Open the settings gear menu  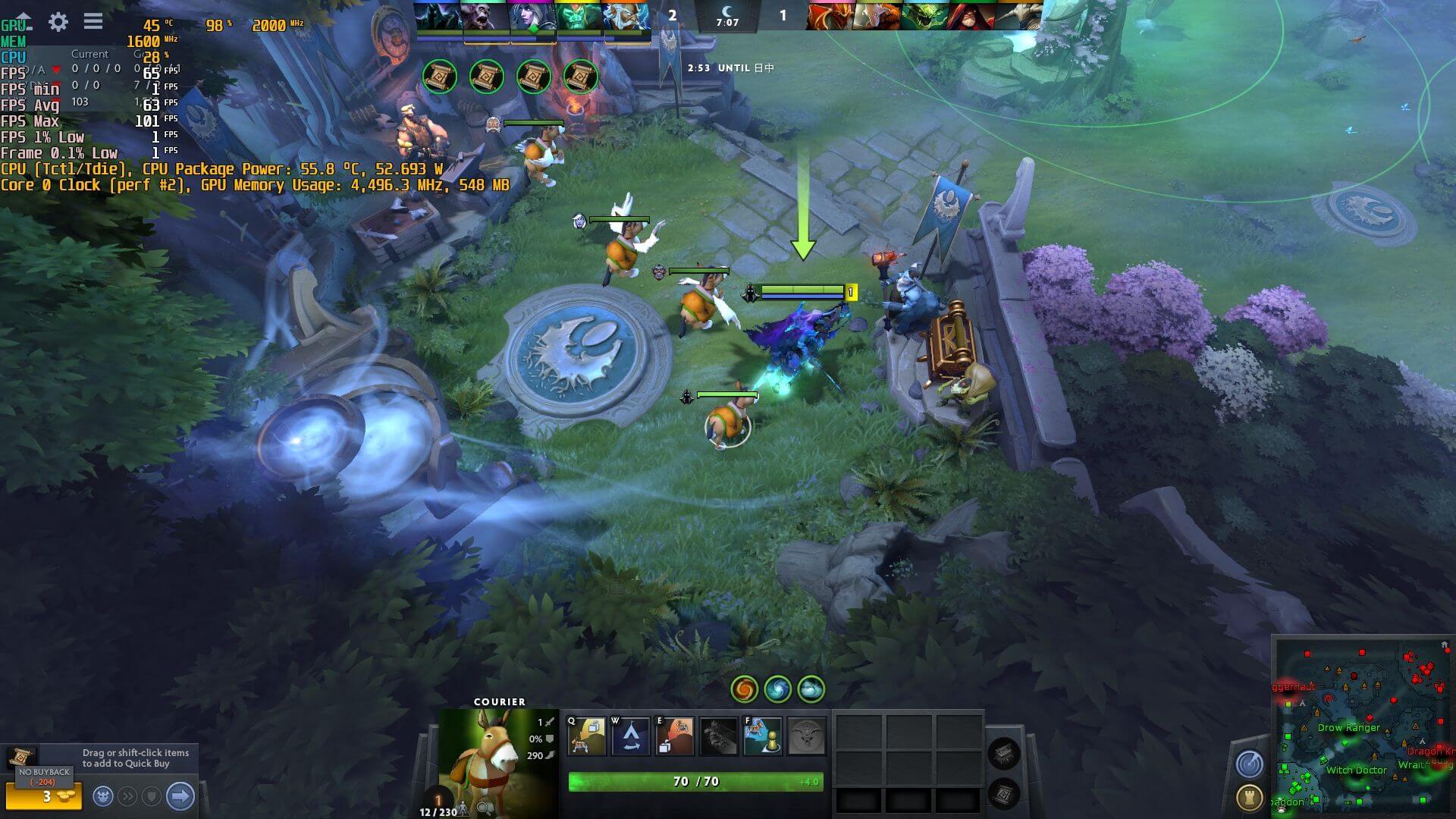58,22
